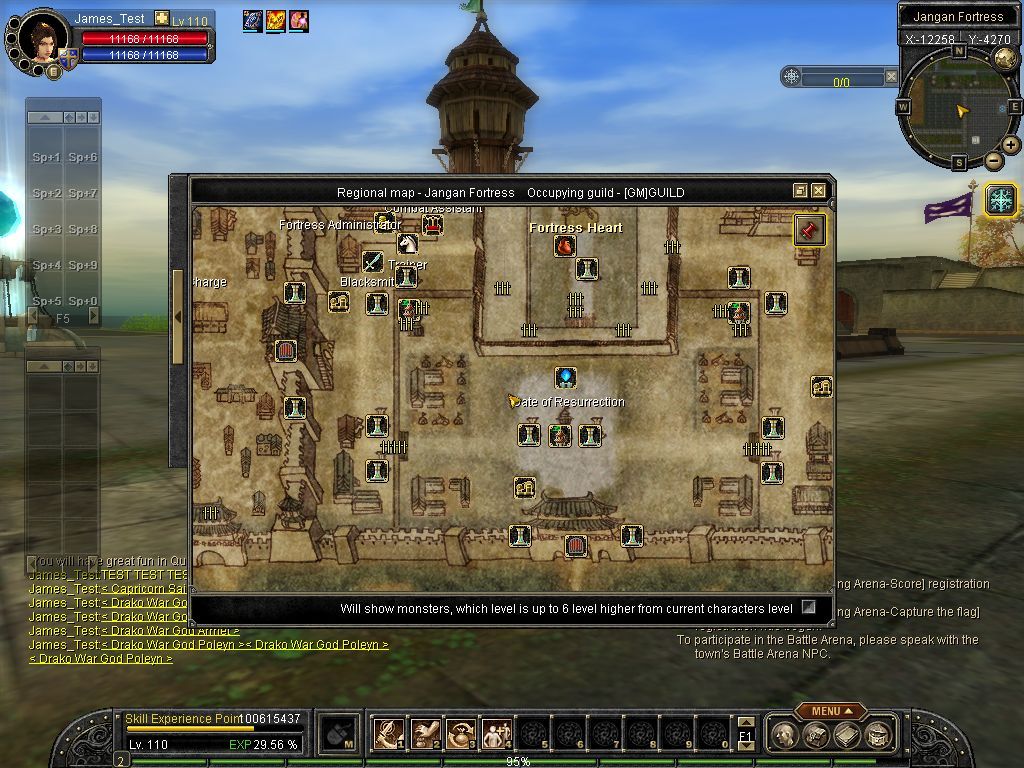The width and height of the screenshot is (1024, 768).
Task: Use hotbar slot 1 skill
Action: point(388,734)
